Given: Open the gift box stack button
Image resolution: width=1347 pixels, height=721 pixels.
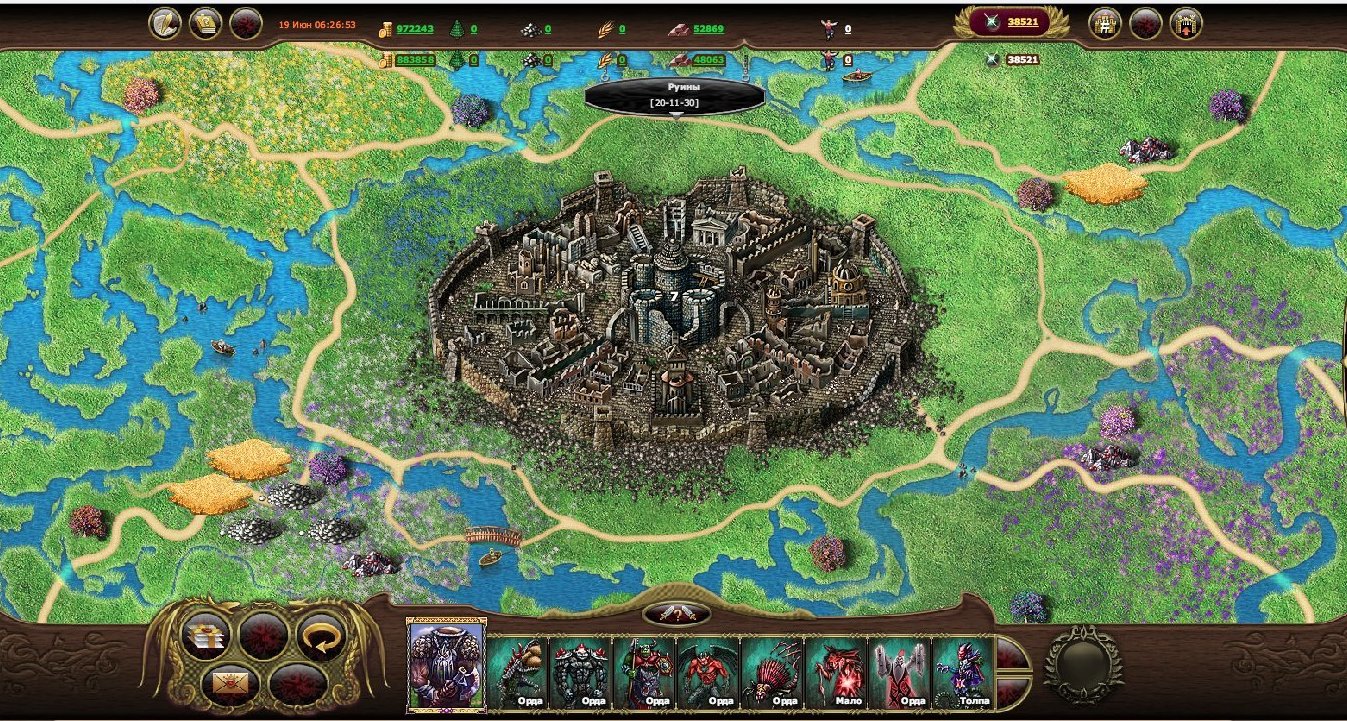Looking at the screenshot, I should coord(205,636).
